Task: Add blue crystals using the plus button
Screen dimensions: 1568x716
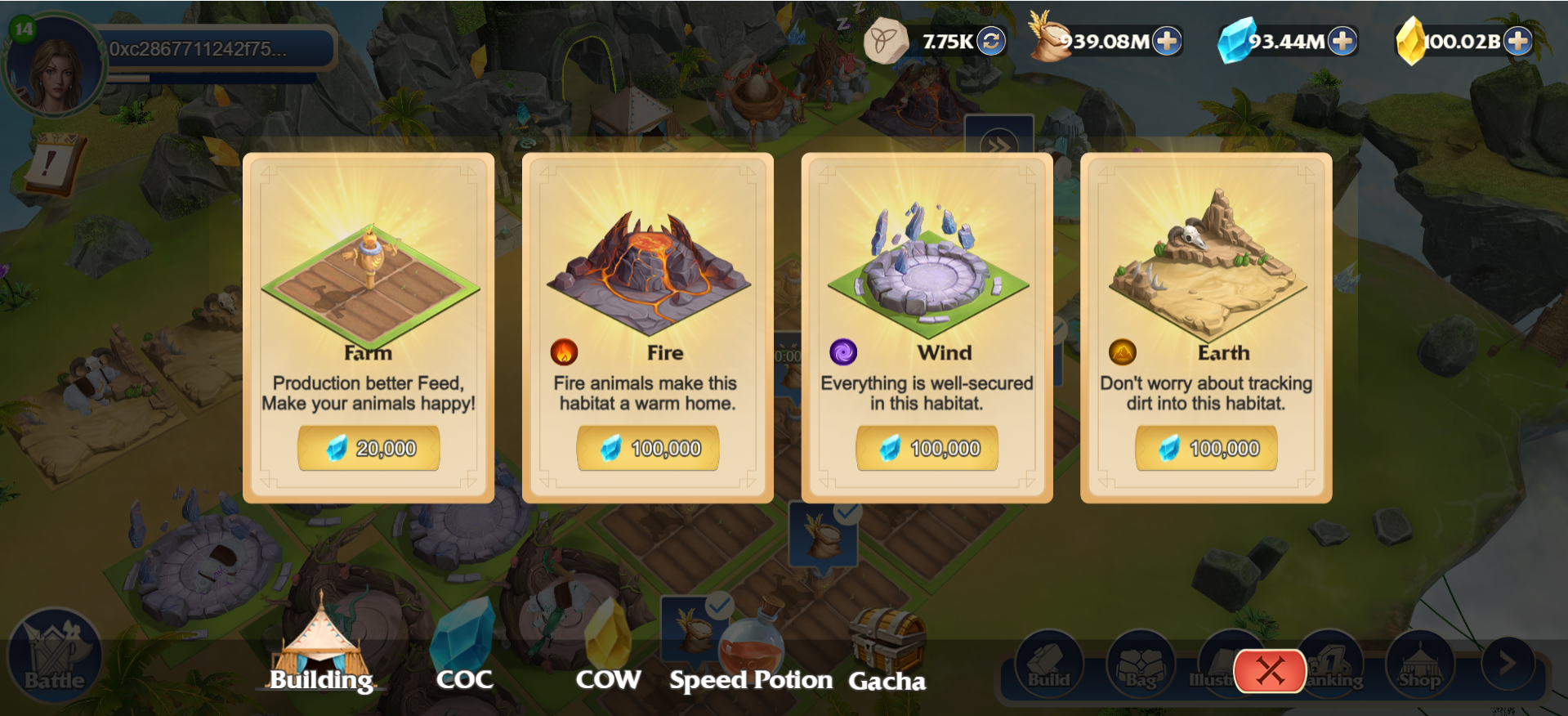Action: pyautogui.click(x=1342, y=41)
